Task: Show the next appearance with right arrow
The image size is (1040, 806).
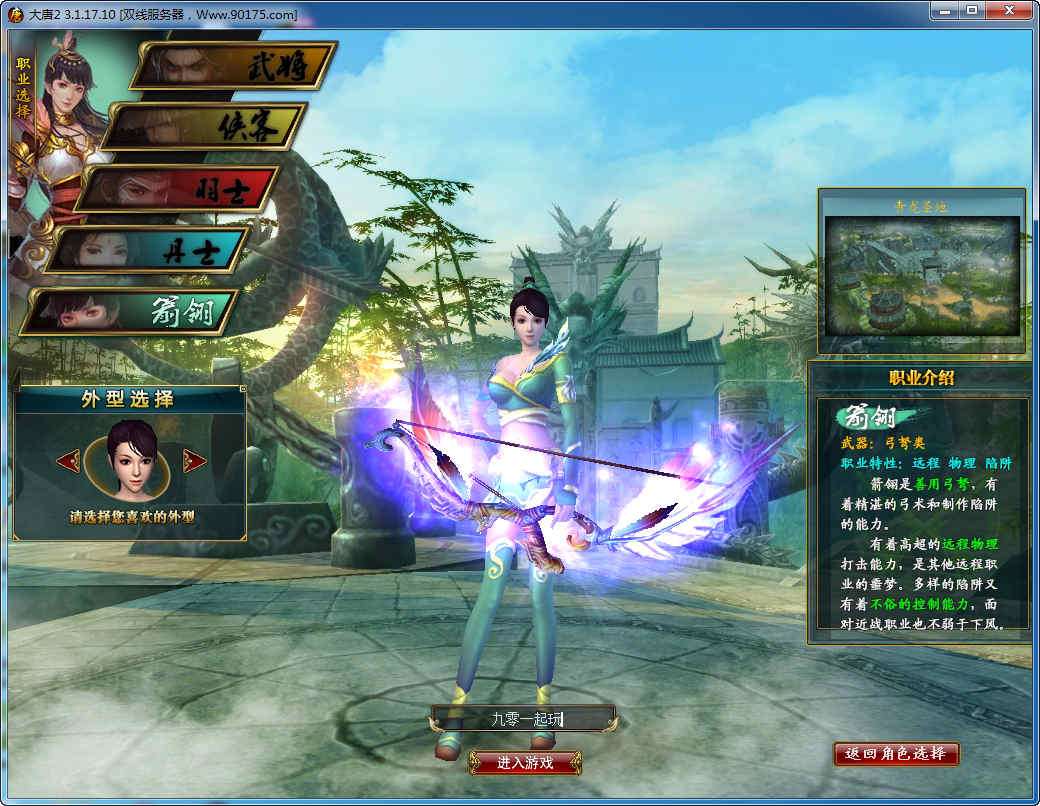Action: click(195, 461)
